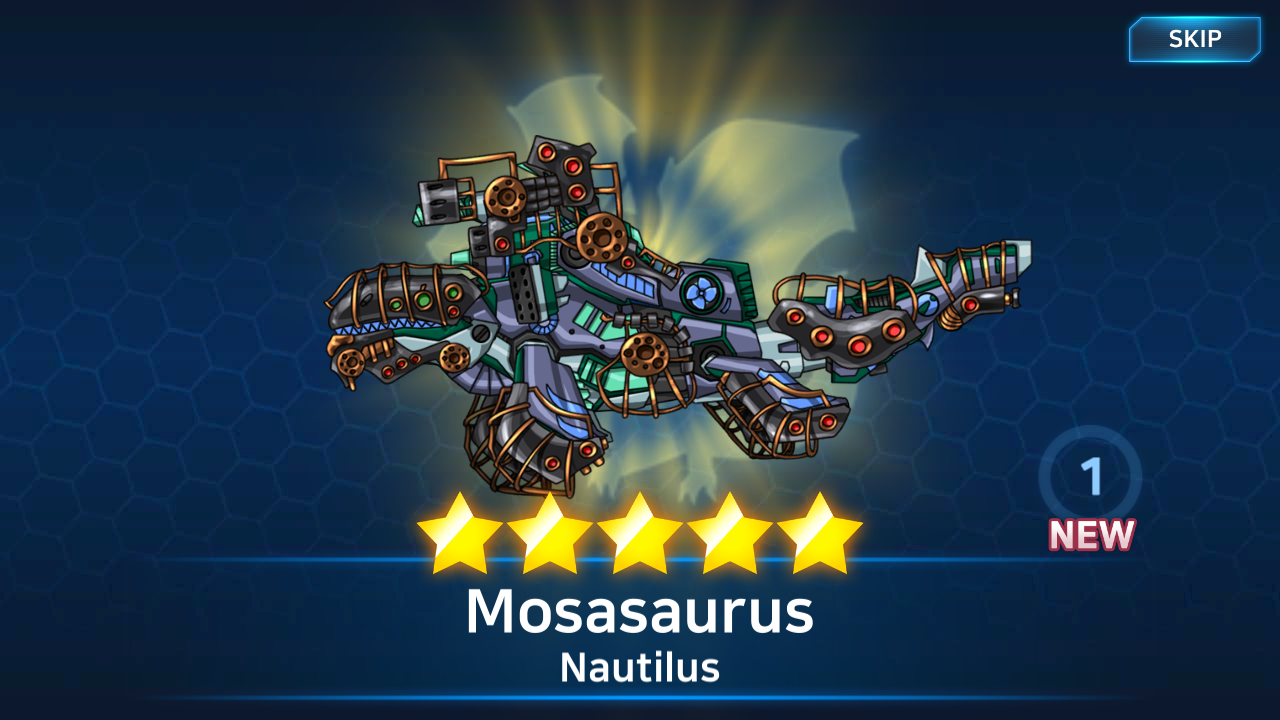This screenshot has width=1280, height=720.
Task: Select the Nautilus subtitle text
Action: tap(640, 668)
